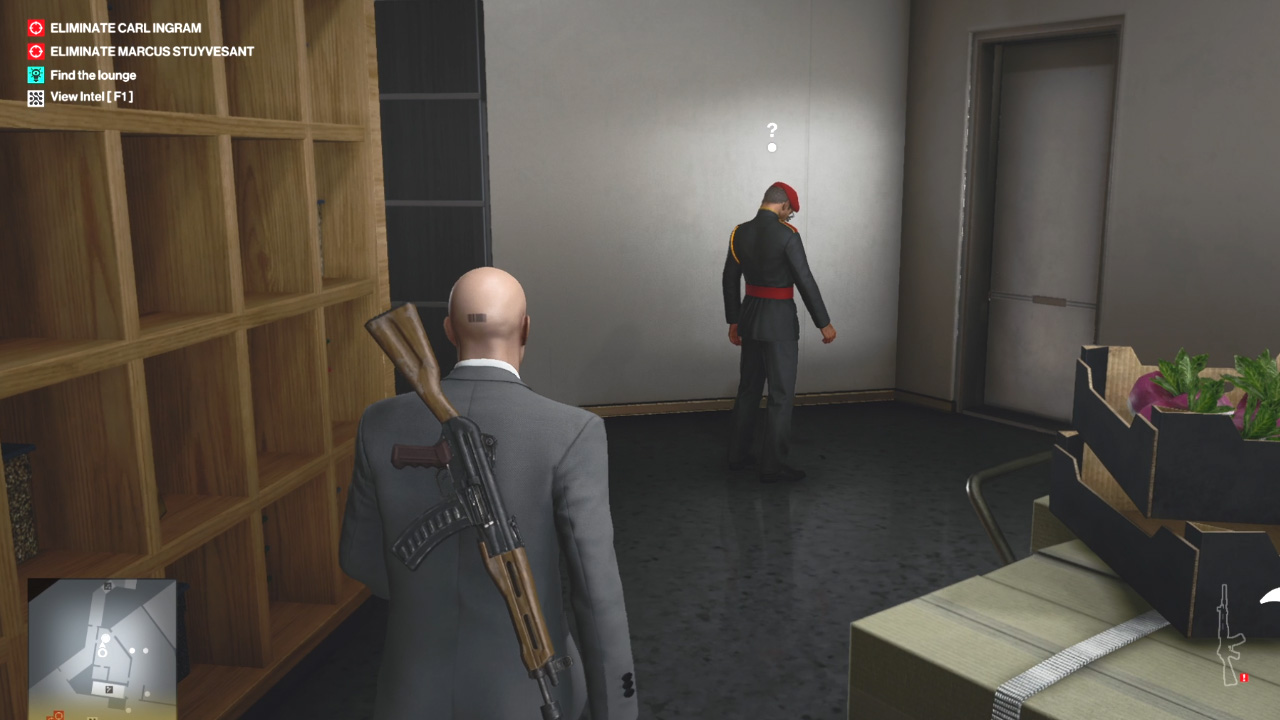1280x720 pixels.
Task: Click the Marcus Stuyvesant elimination target icon
Action: [x=34, y=51]
